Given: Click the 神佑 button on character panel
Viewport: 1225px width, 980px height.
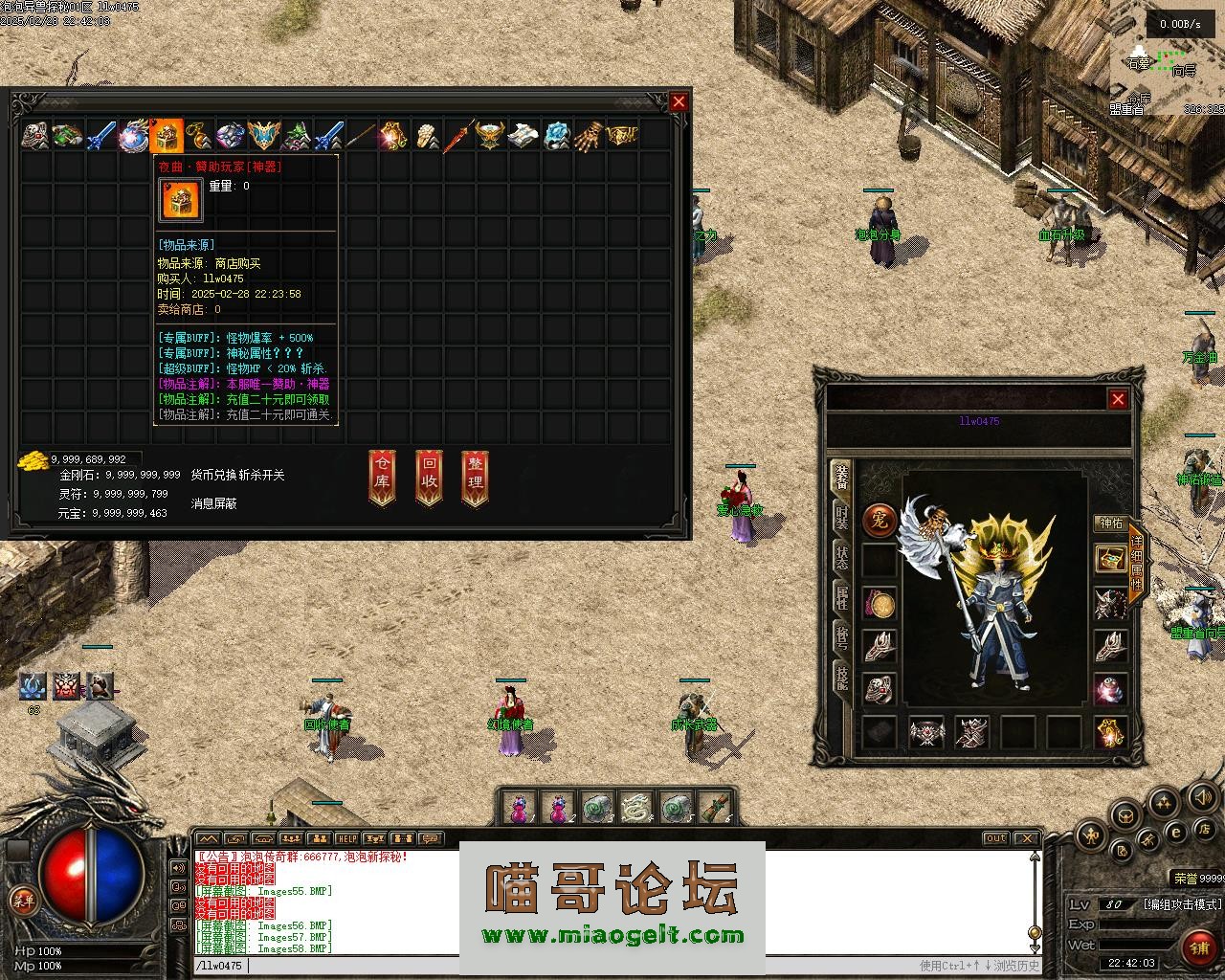Looking at the screenshot, I should (x=1110, y=523).
